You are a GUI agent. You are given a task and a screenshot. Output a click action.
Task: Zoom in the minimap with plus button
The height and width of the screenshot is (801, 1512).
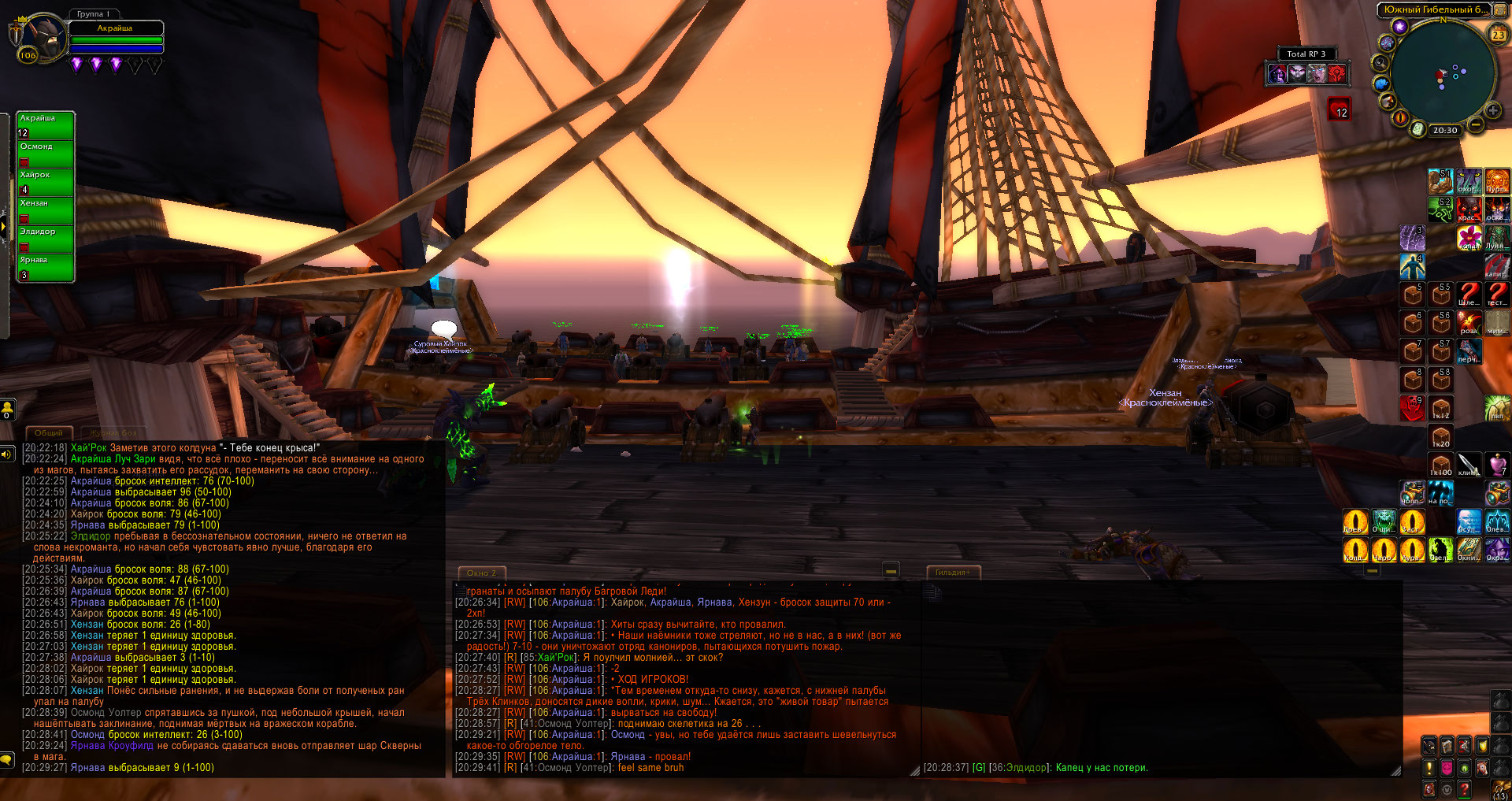[1492, 111]
